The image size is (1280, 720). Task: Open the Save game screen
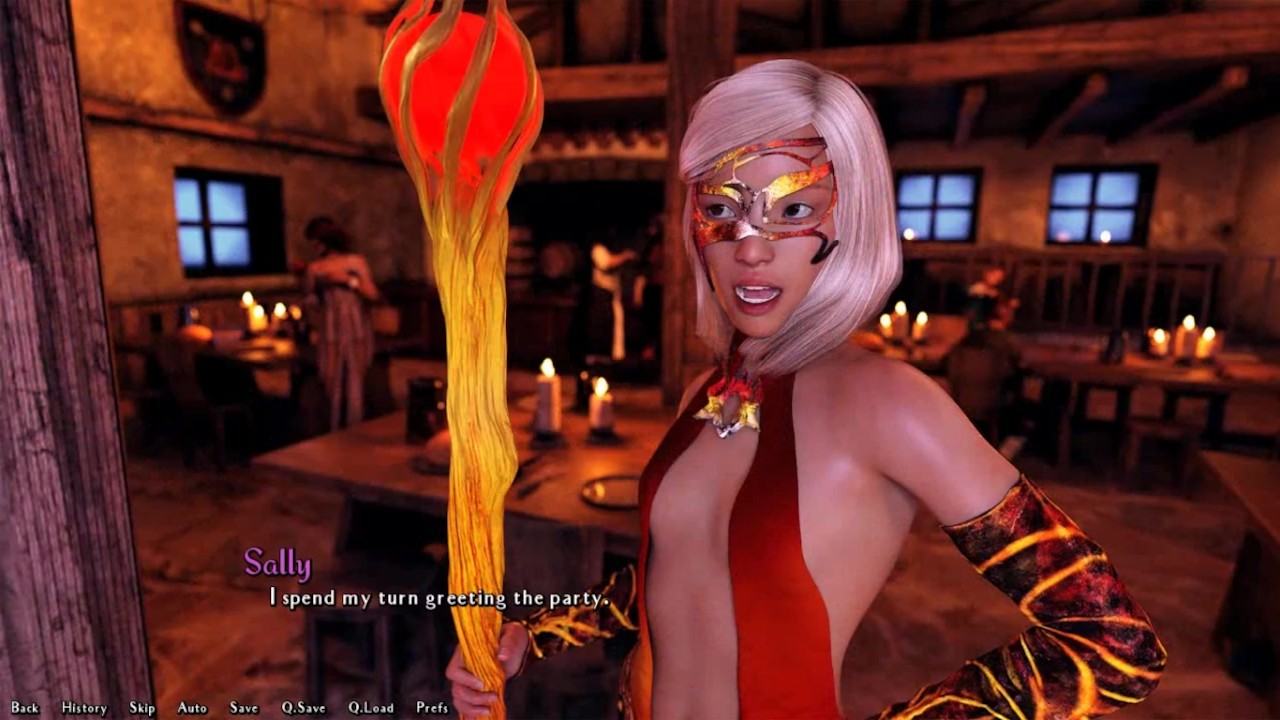point(244,708)
